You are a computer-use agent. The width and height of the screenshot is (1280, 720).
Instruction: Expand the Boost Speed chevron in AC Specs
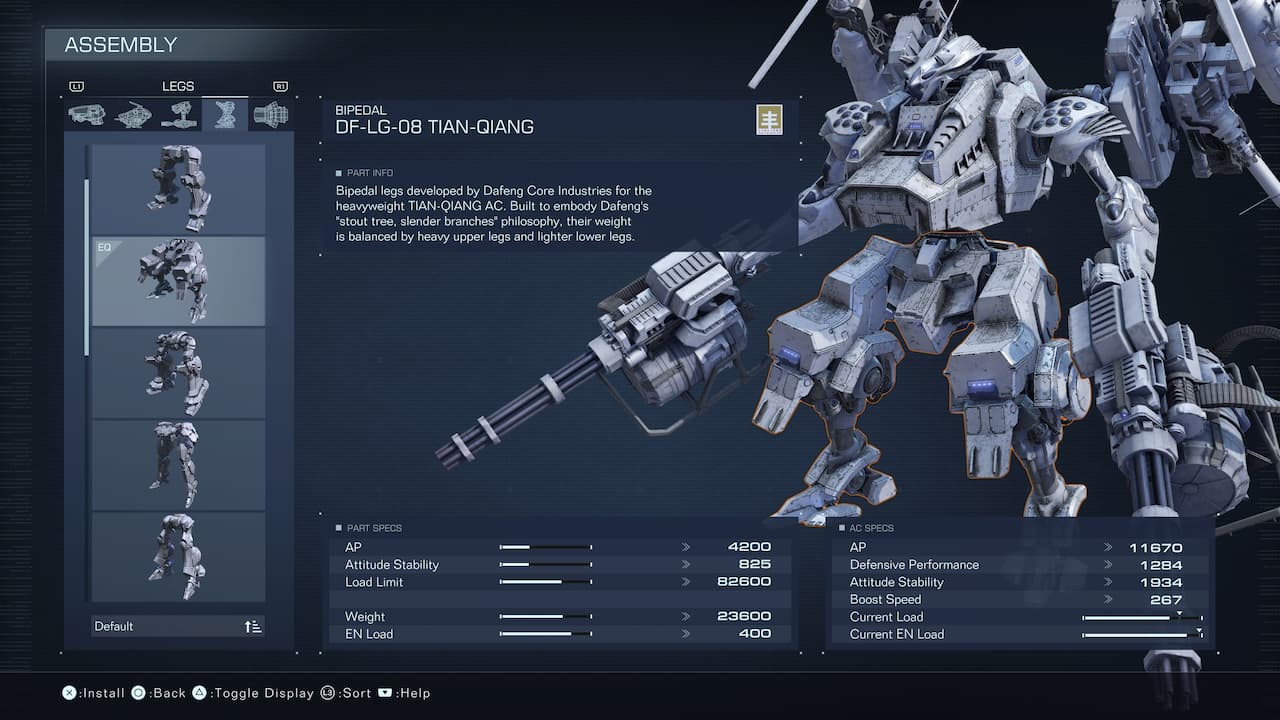[x=1106, y=599]
